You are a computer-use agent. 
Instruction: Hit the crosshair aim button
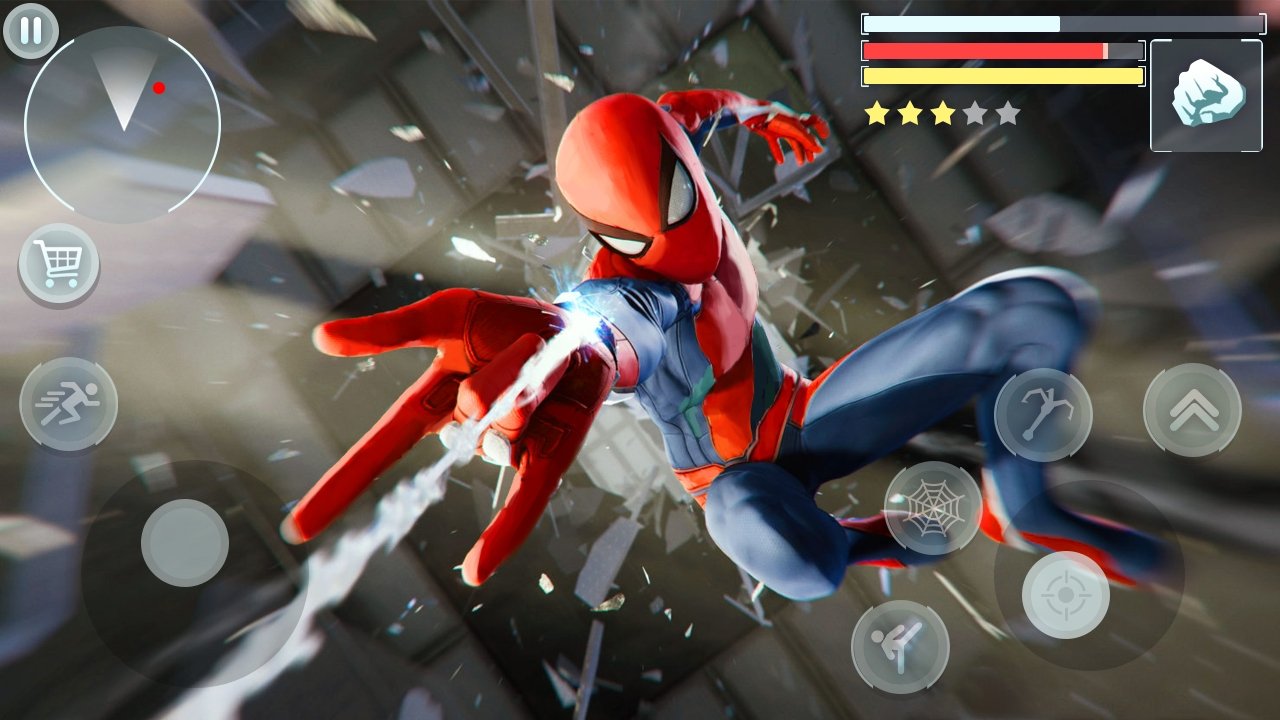[x=1065, y=595]
